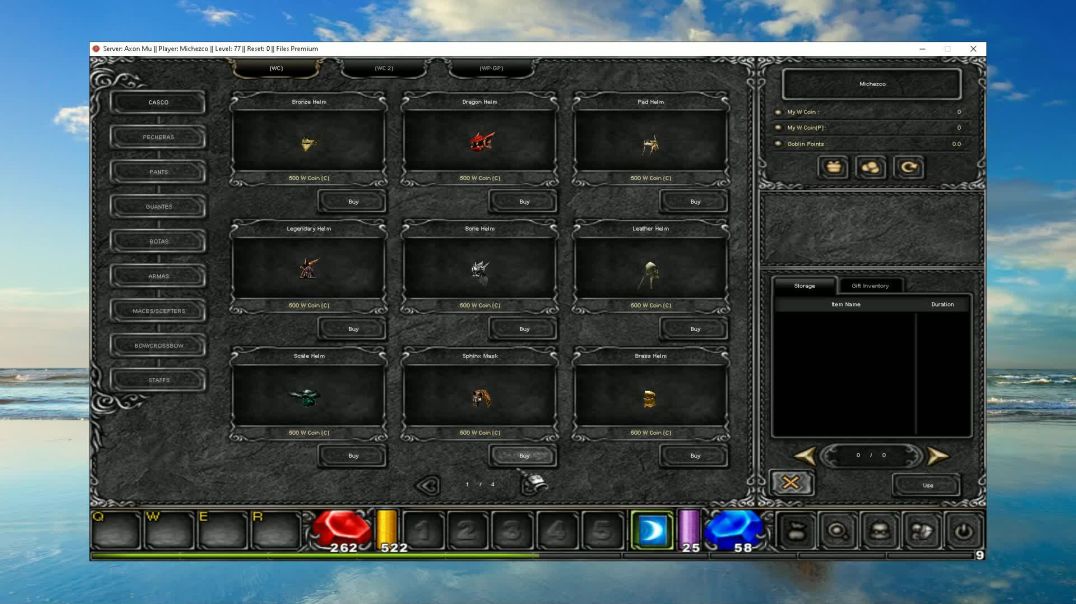Select the Sphinx Mask item preview
This screenshot has width=1076, height=604.
coord(480,397)
